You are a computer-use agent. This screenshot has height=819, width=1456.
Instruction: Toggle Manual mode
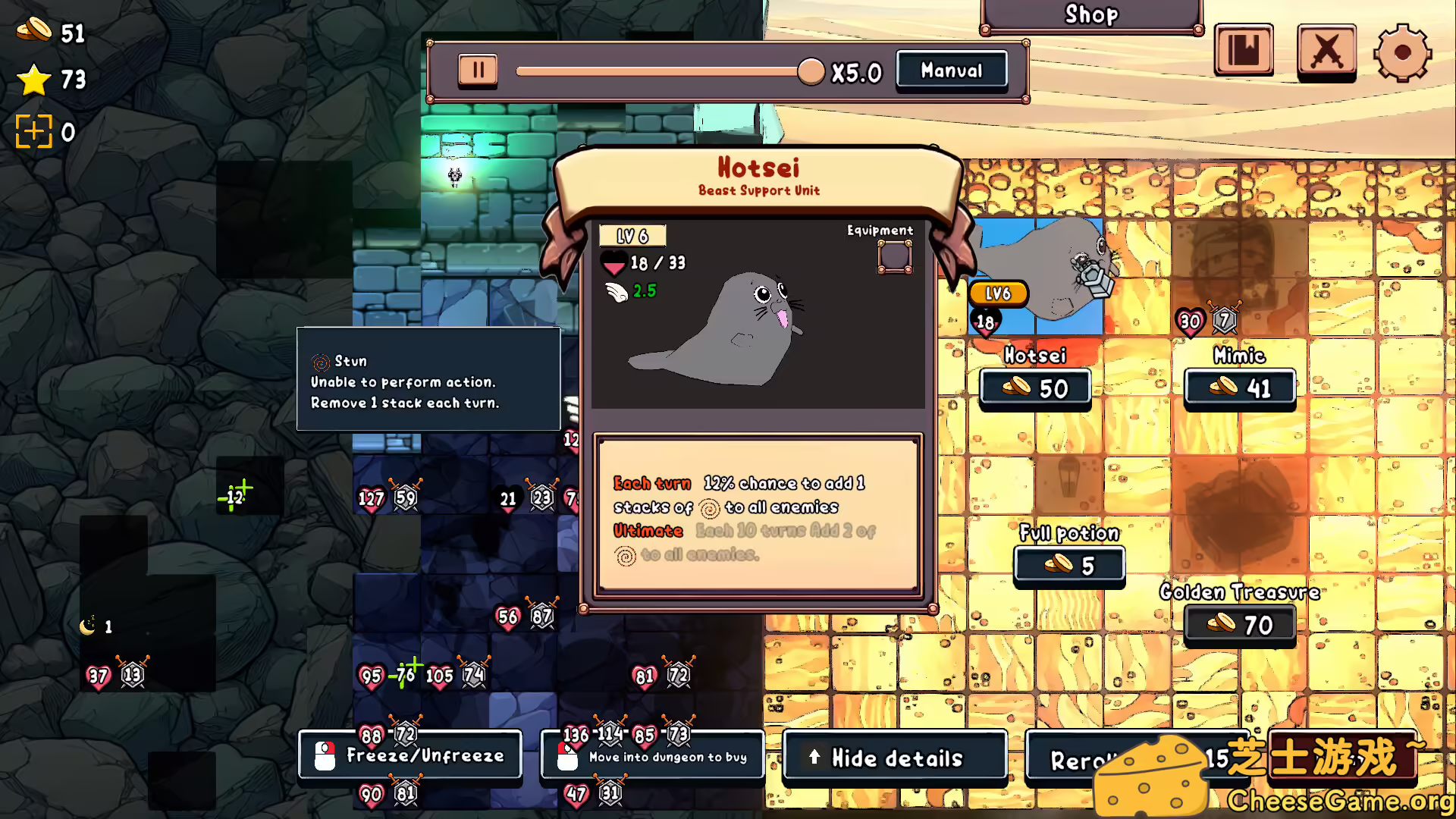pos(952,70)
